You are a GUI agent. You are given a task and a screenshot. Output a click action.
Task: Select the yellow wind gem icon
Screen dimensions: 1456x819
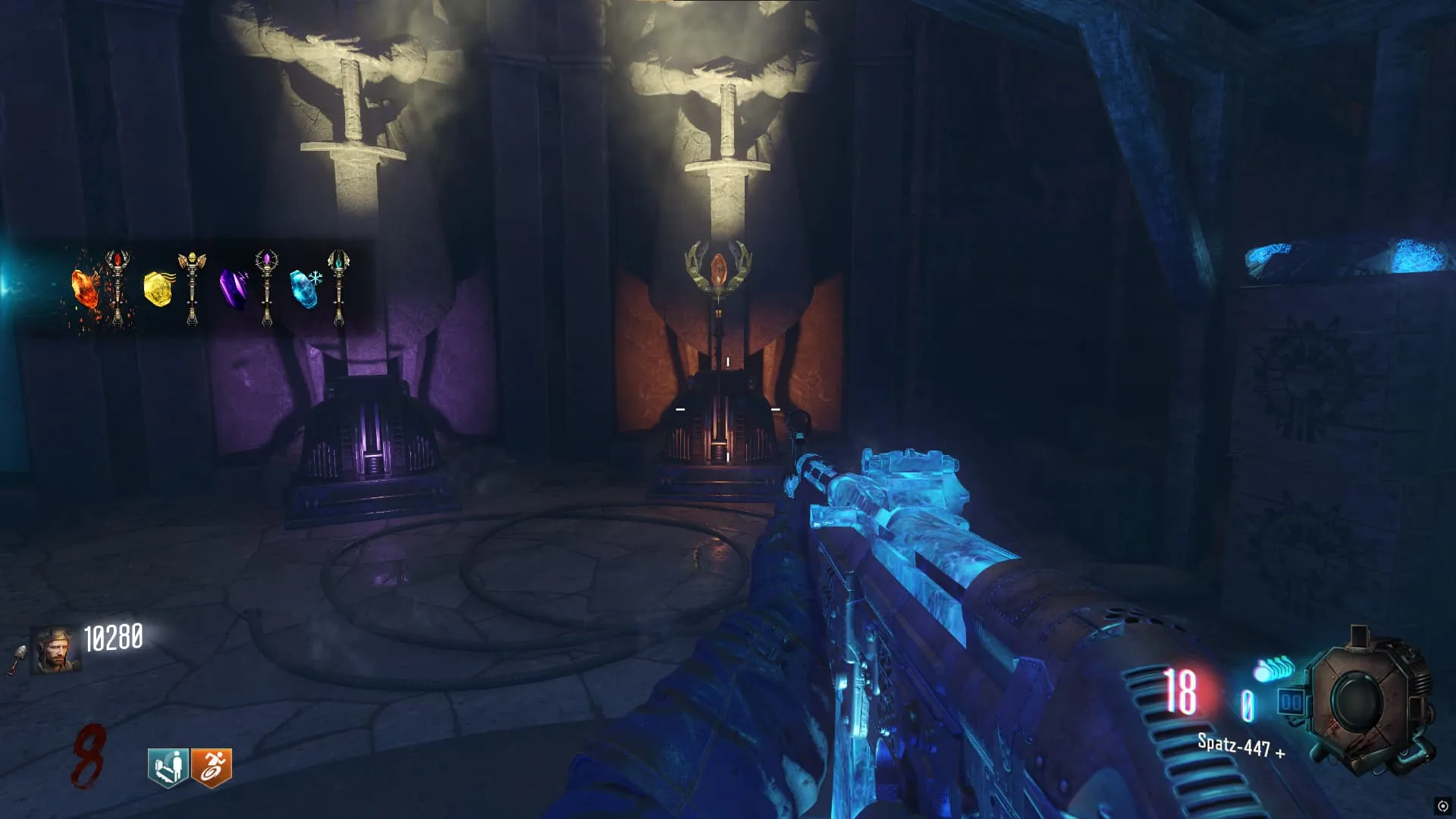pos(158,289)
